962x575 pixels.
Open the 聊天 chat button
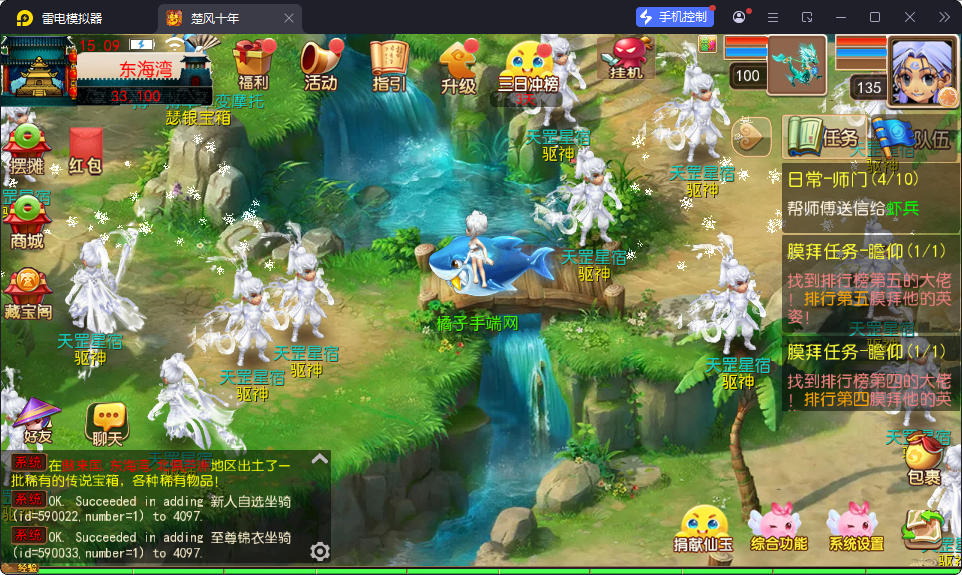[x=106, y=423]
